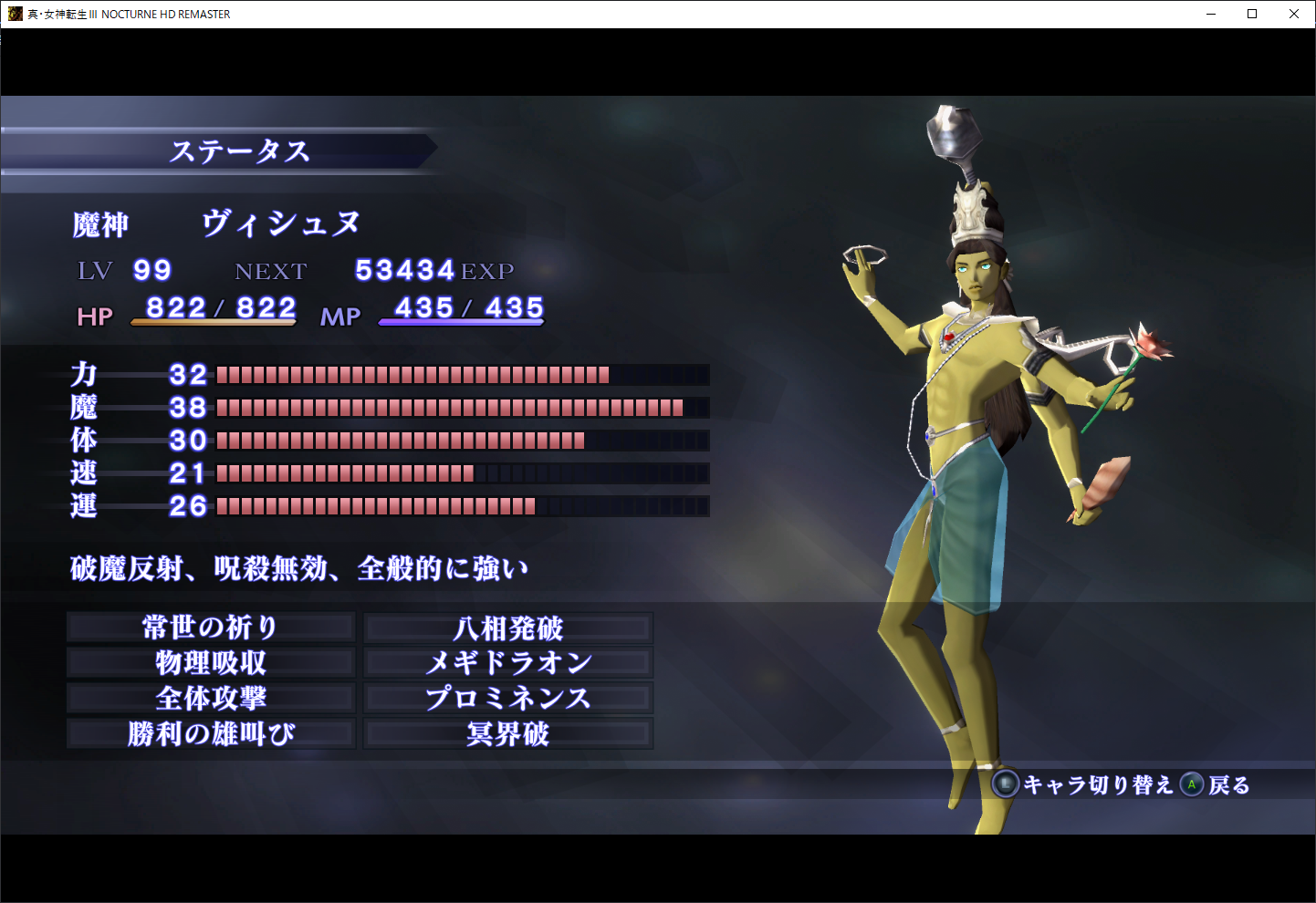Screen dimensions: 1316x903
Task: Select the 全体攻撃 skill slot
Action: pos(211,699)
